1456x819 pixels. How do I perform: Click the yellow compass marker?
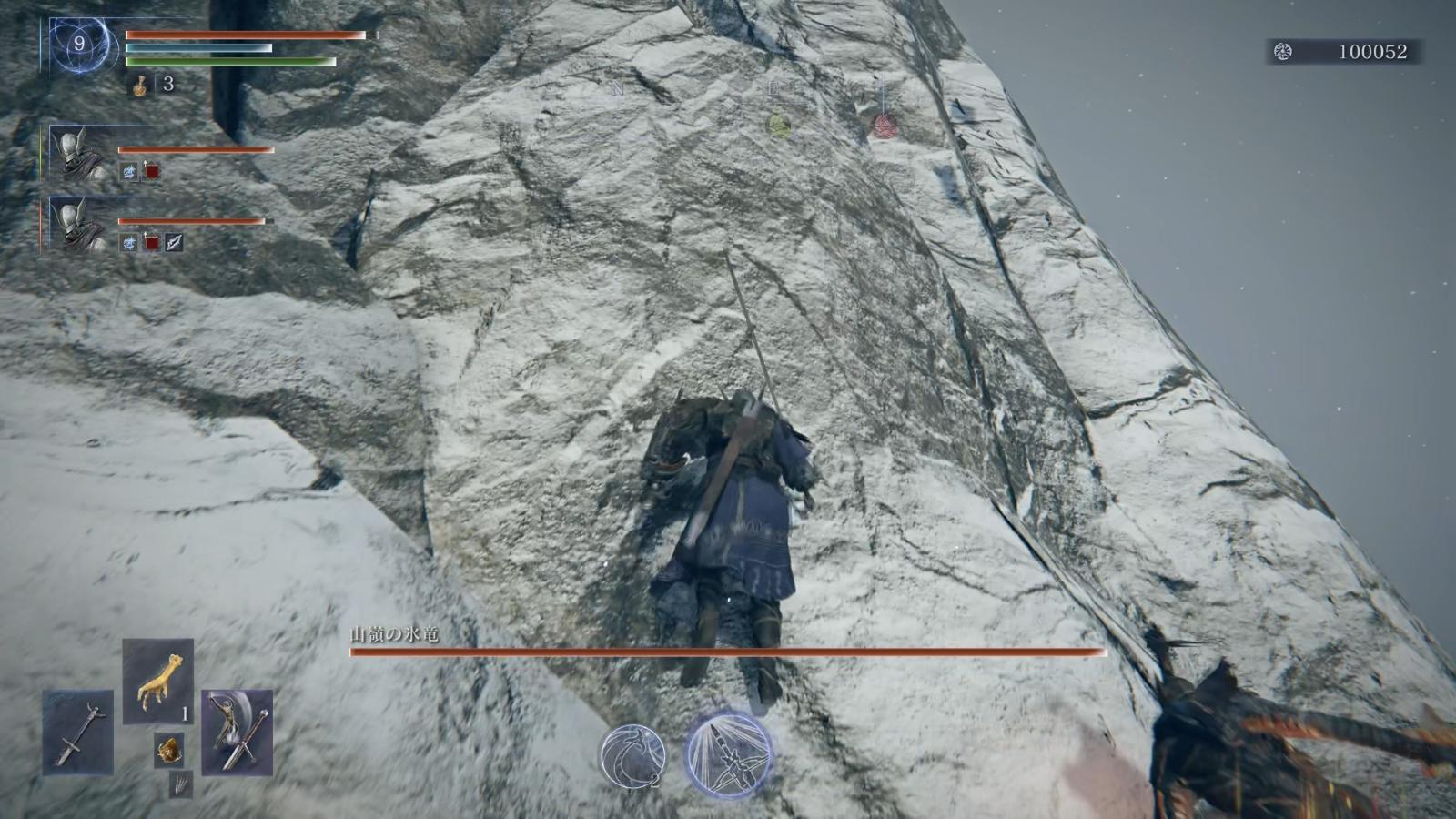click(776, 125)
